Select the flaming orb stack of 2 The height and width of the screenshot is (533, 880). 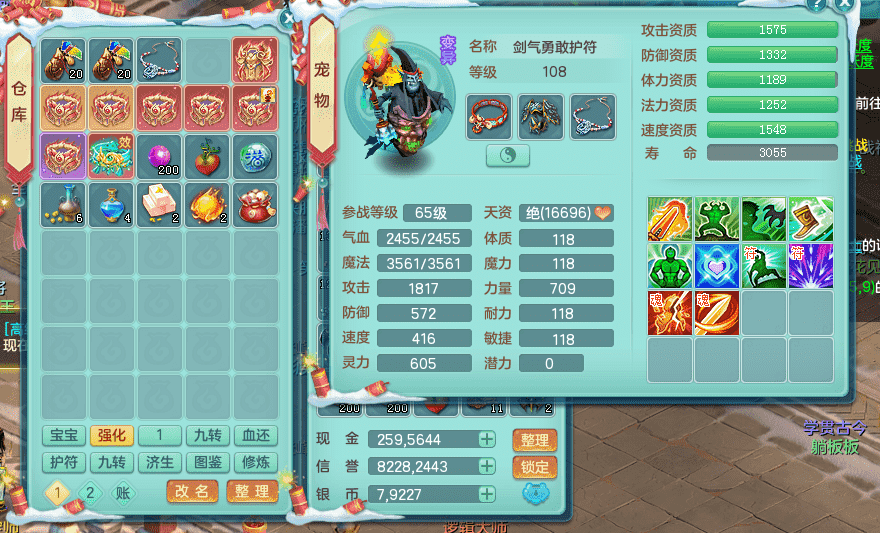point(208,204)
